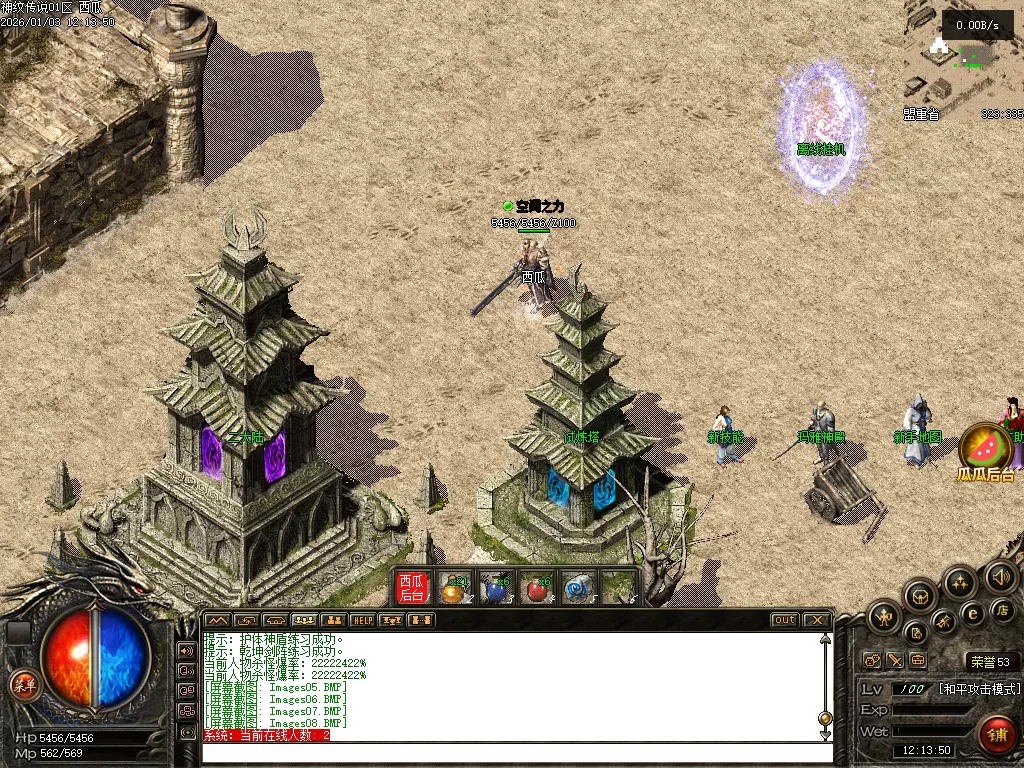
Task: Open the skills button with three stars
Action: click(960, 582)
